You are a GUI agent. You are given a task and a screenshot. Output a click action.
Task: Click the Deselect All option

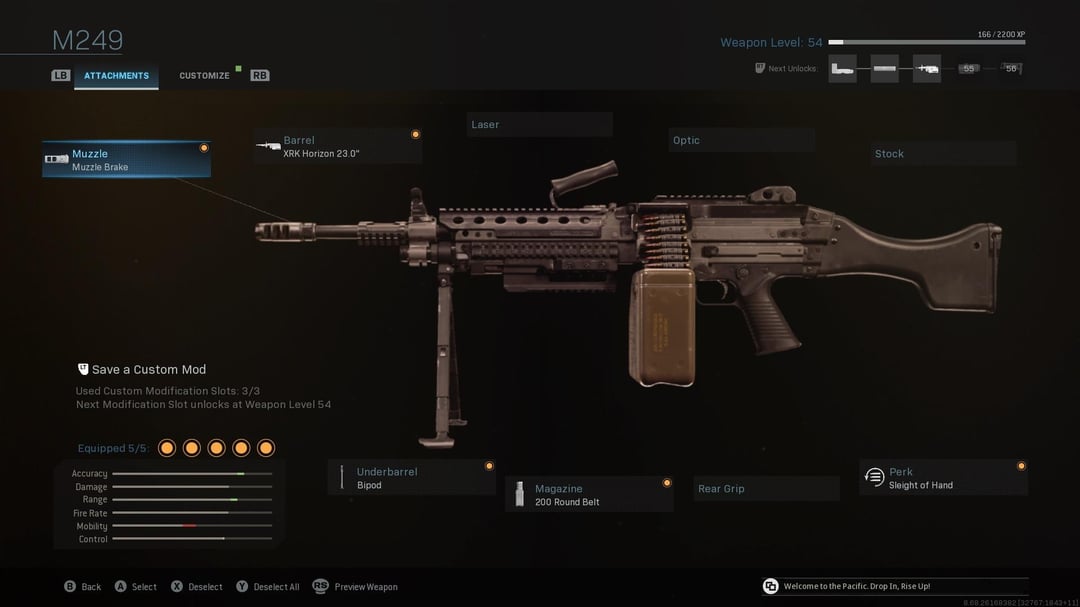(268, 587)
